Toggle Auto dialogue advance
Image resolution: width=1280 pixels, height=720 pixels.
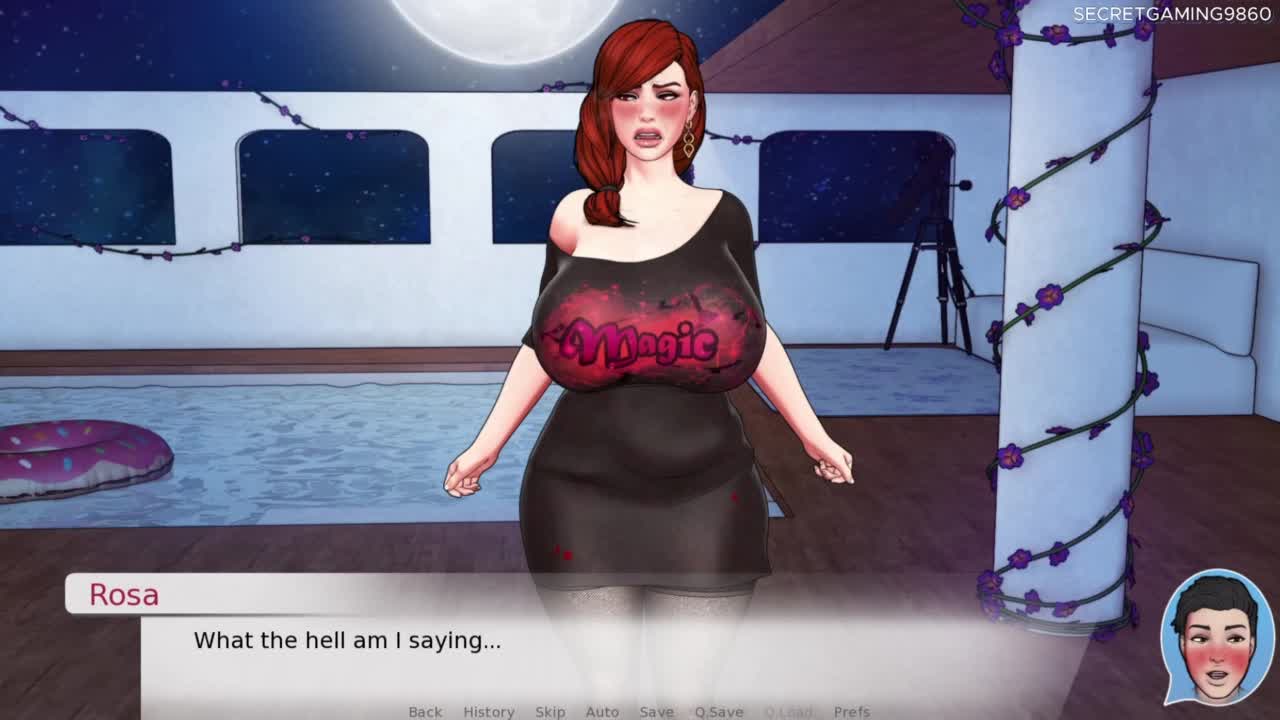click(602, 711)
